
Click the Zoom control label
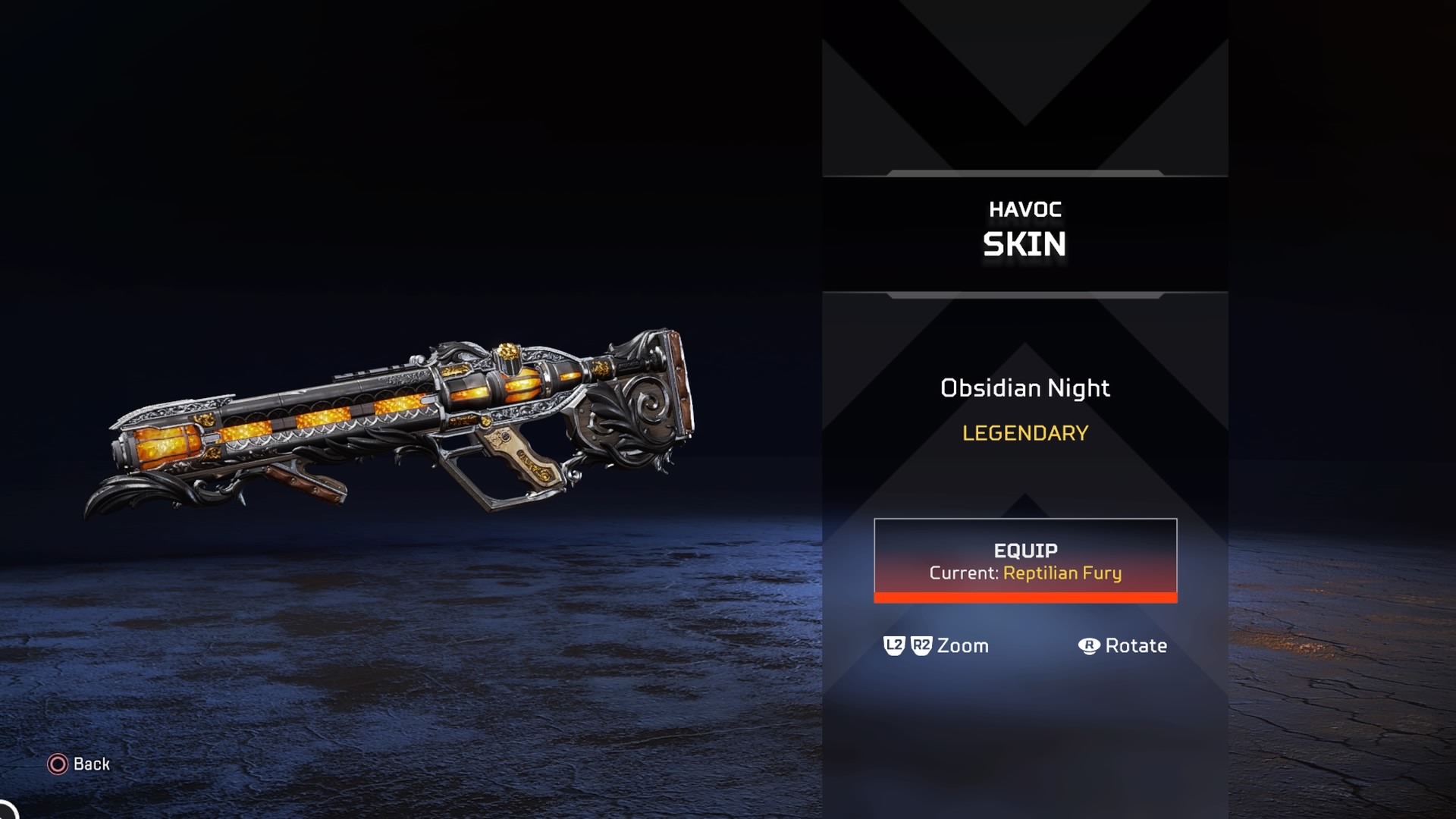(x=962, y=645)
